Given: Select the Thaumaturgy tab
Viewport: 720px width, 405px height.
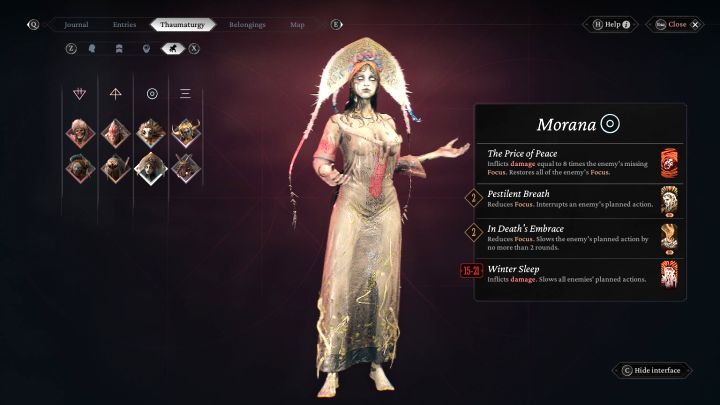Looking at the screenshot, I should pyautogui.click(x=182, y=24).
